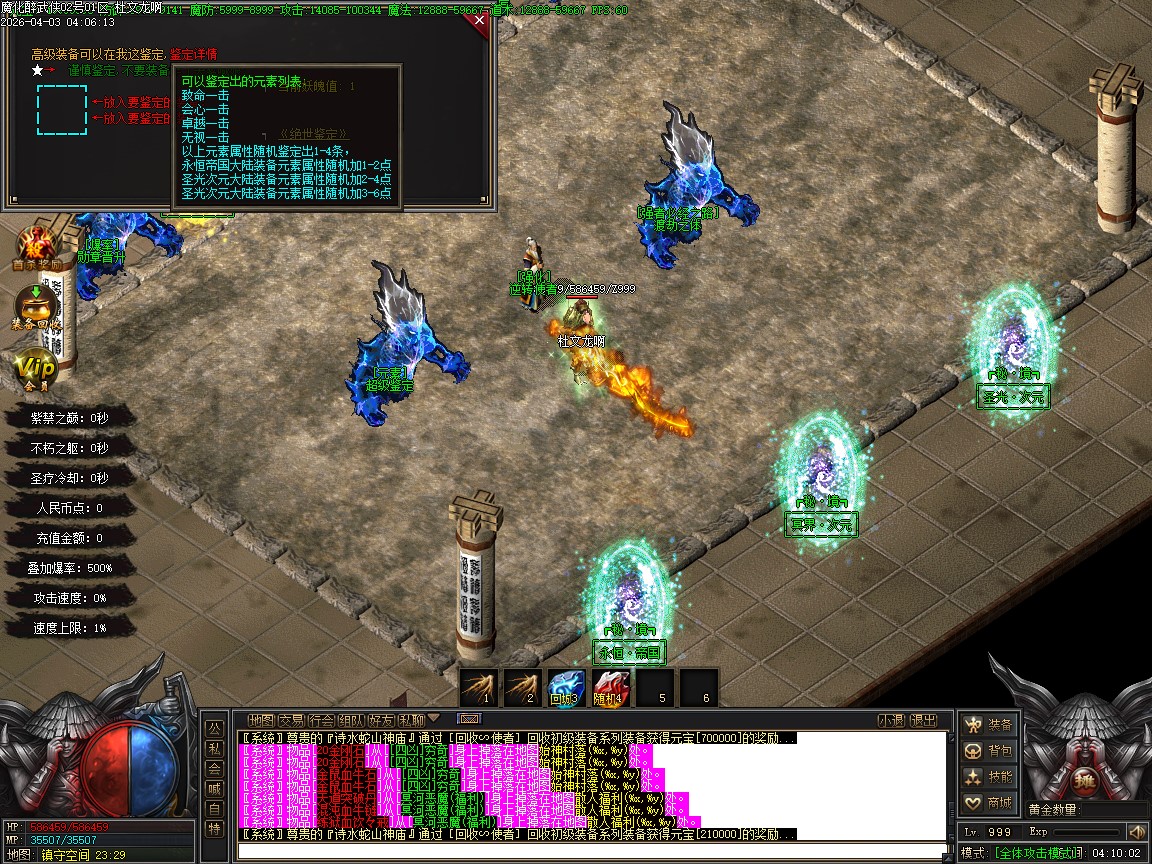Open the 地图 map button
The height and width of the screenshot is (864, 1152).
tap(261, 720)
